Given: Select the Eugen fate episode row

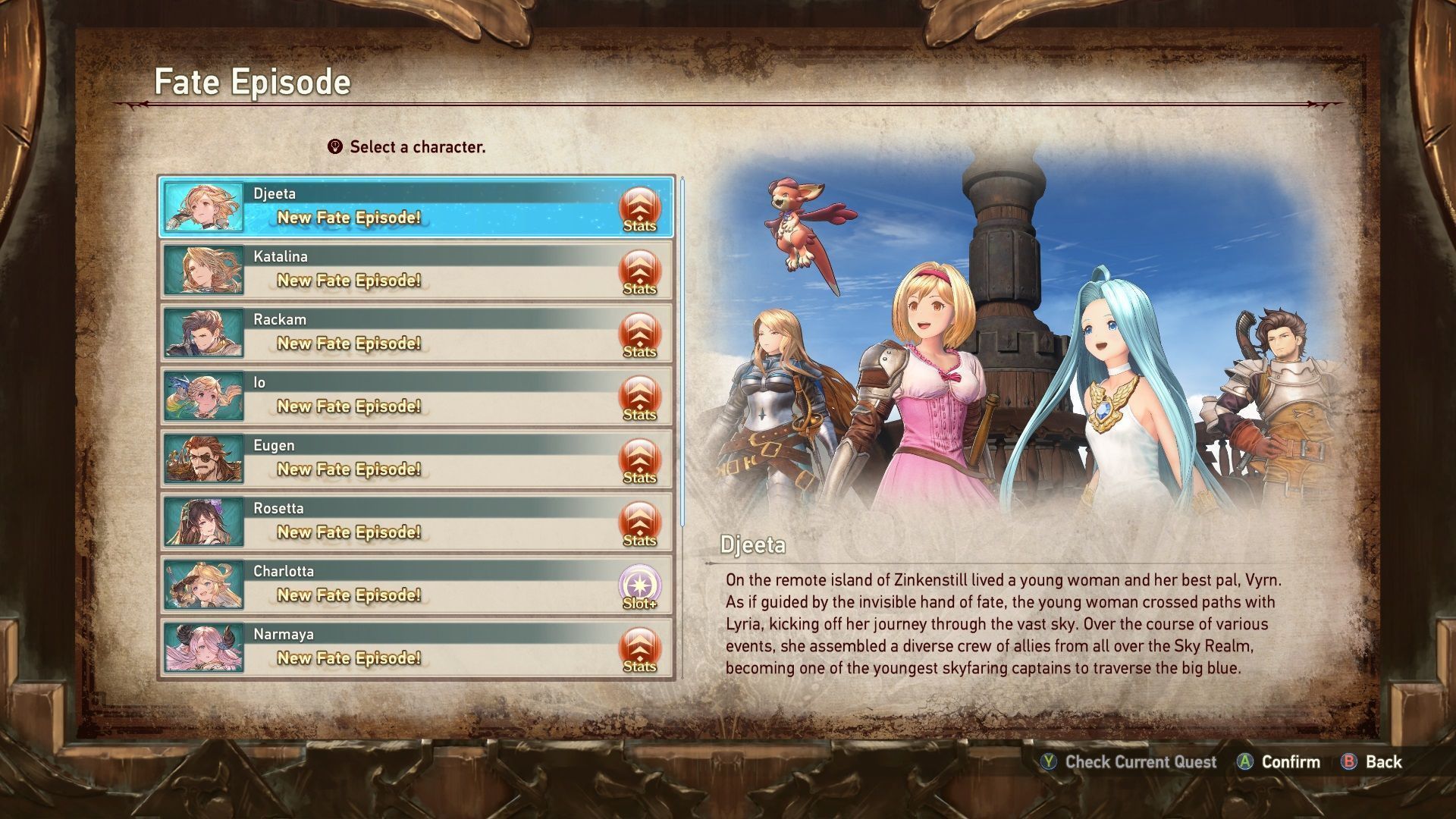Looking at the screenshot, I should point(416,459).
